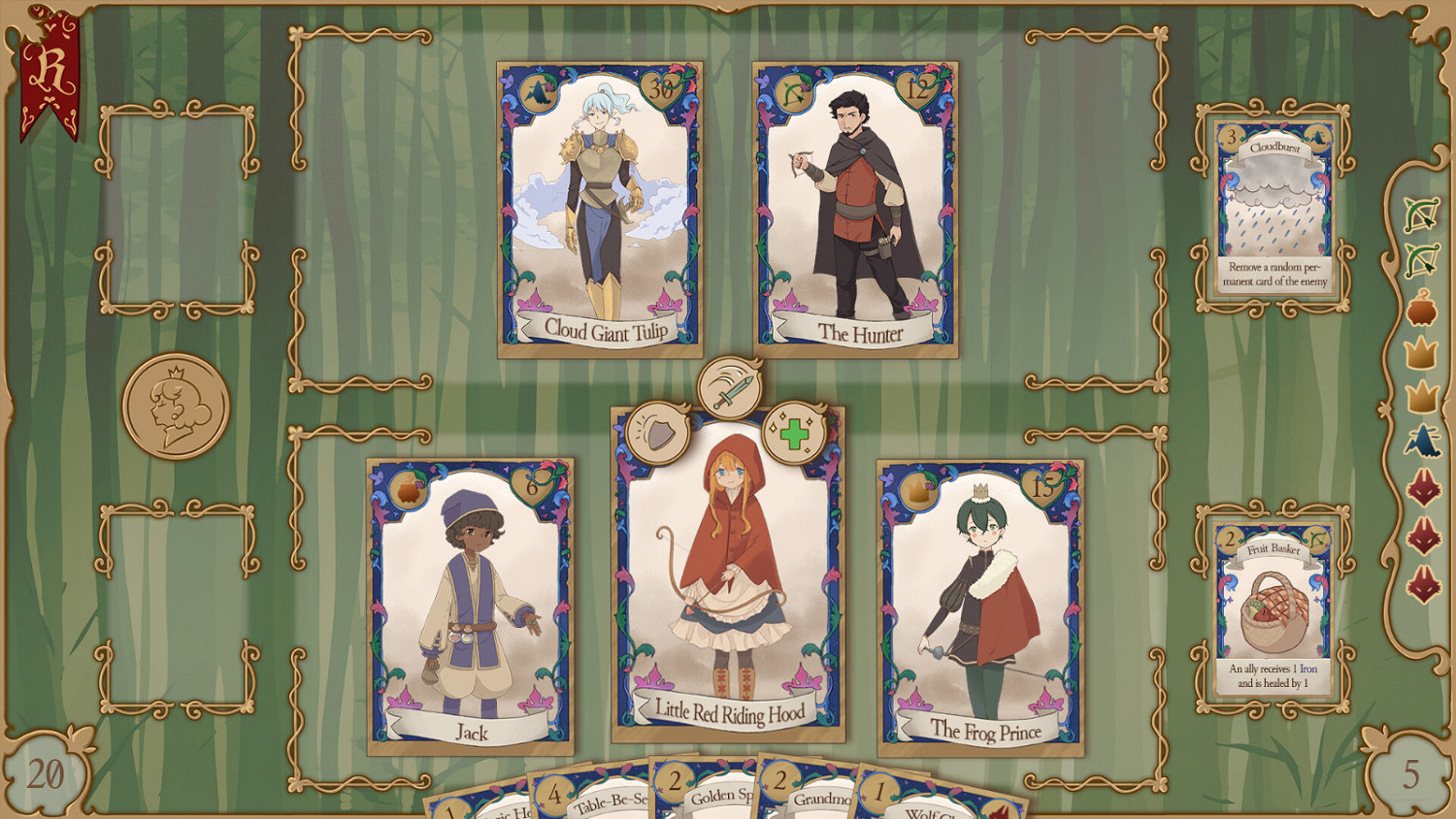Select the upper gold crown icon
1456x819 pixels.
pyautogui.click(x=1422, y=352)
